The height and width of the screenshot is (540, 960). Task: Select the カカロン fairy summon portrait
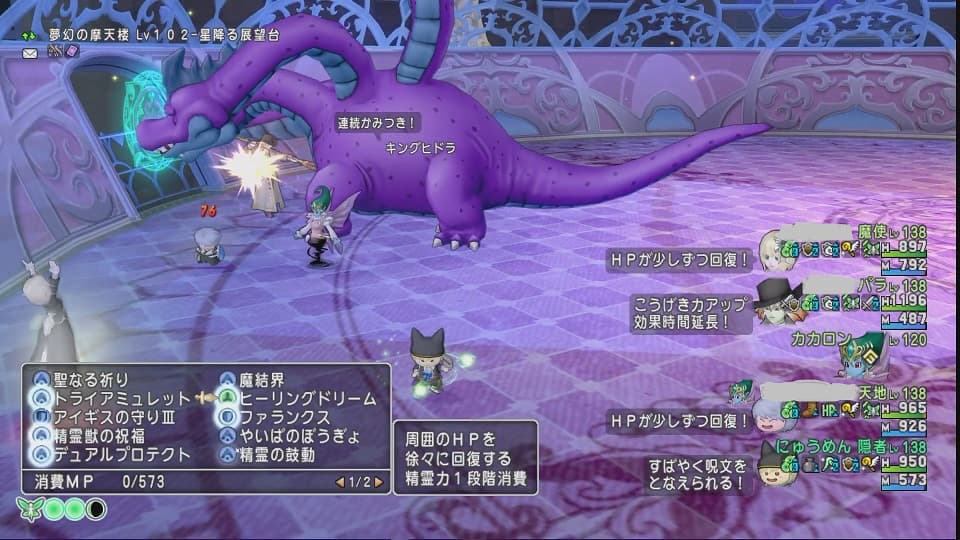click(x=860, y=354)
